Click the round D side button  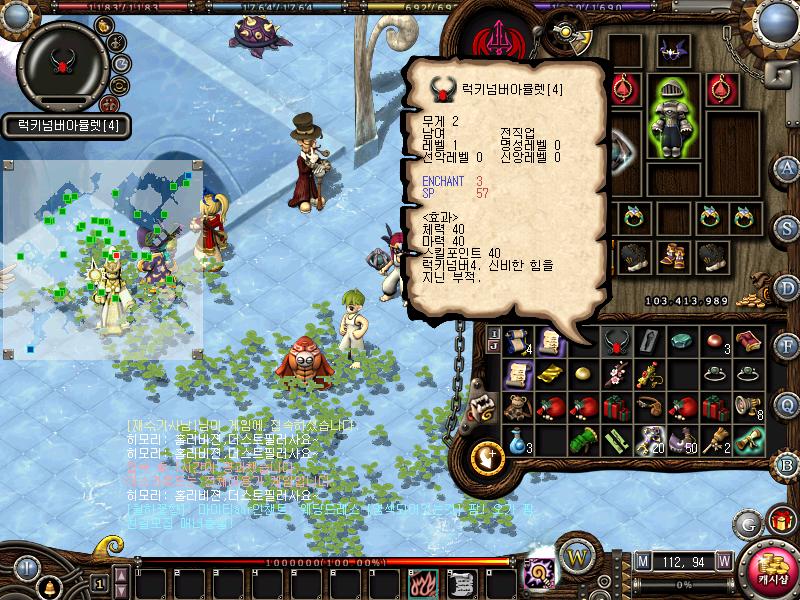(788, 288)
